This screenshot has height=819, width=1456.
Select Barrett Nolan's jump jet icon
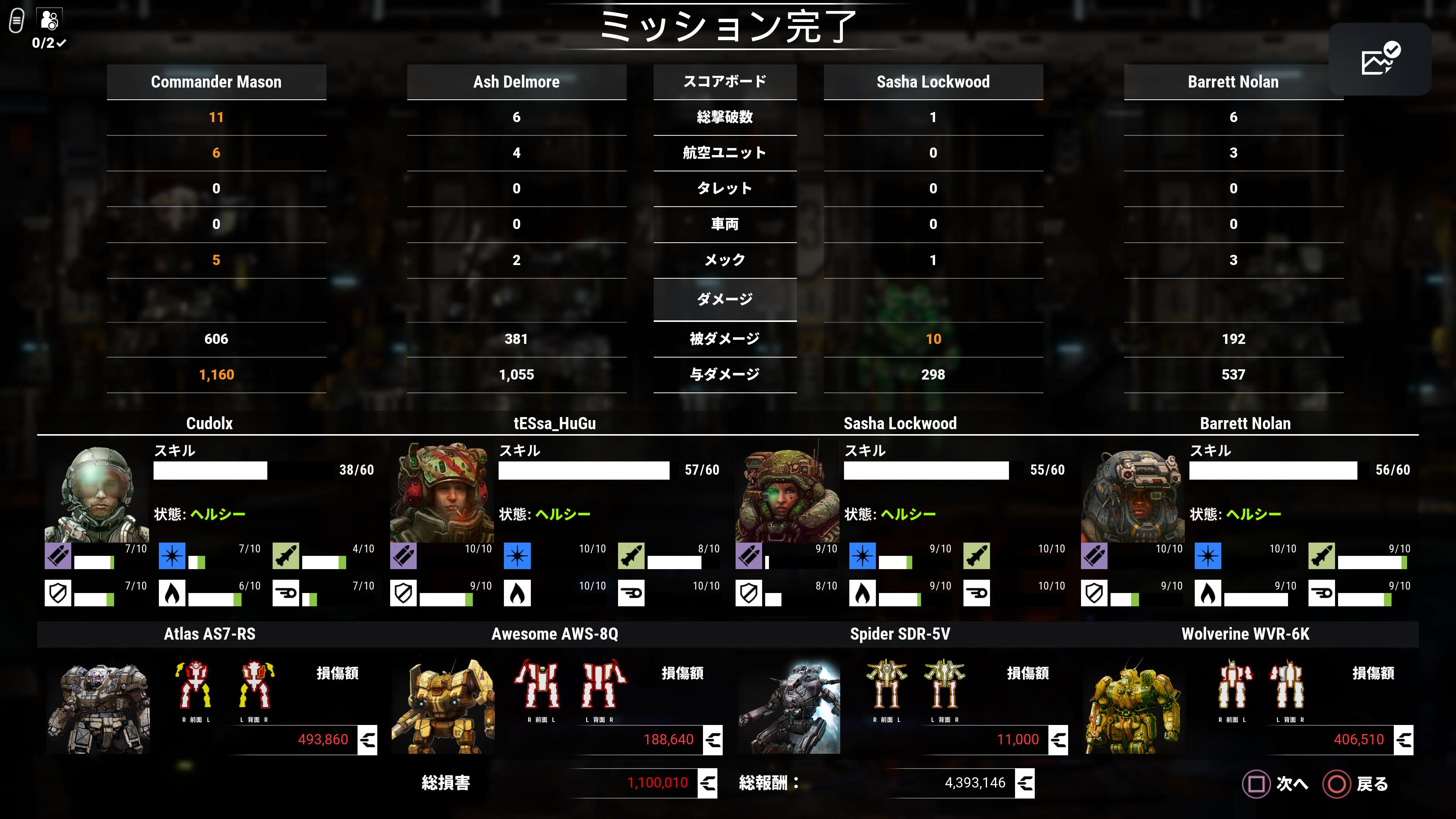(1322, 593)
